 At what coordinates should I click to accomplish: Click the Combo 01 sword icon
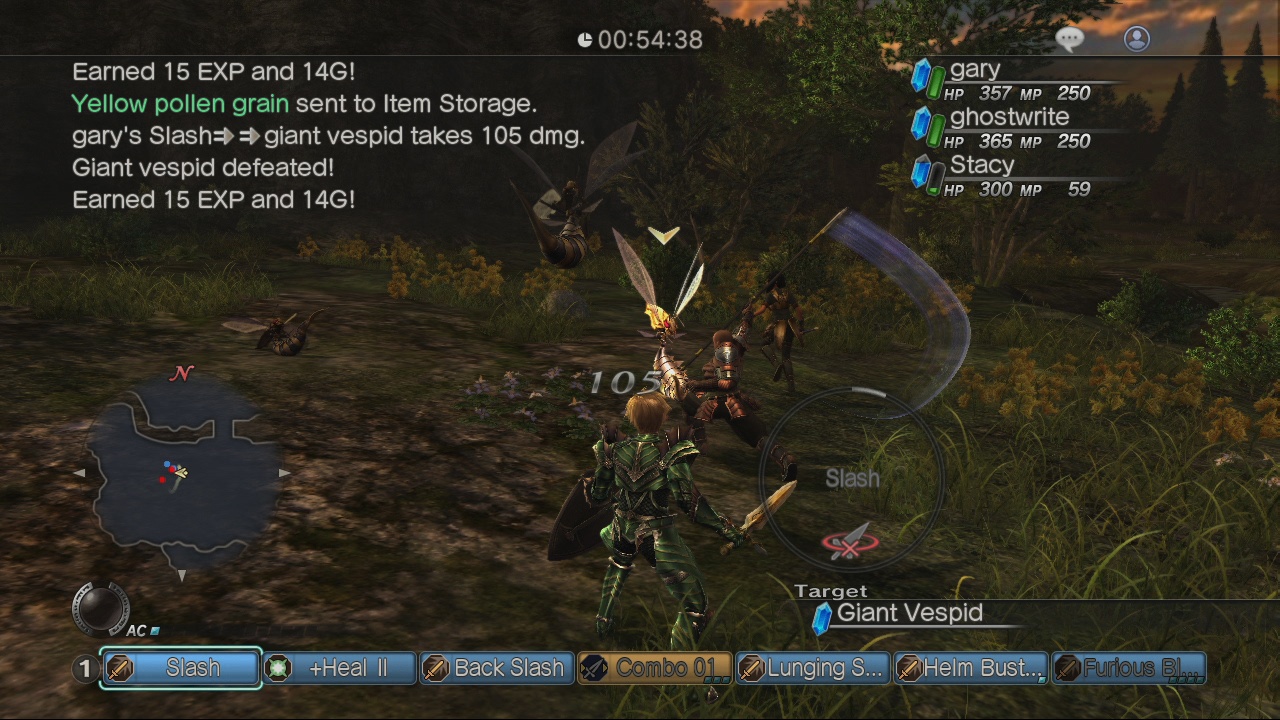595,668
